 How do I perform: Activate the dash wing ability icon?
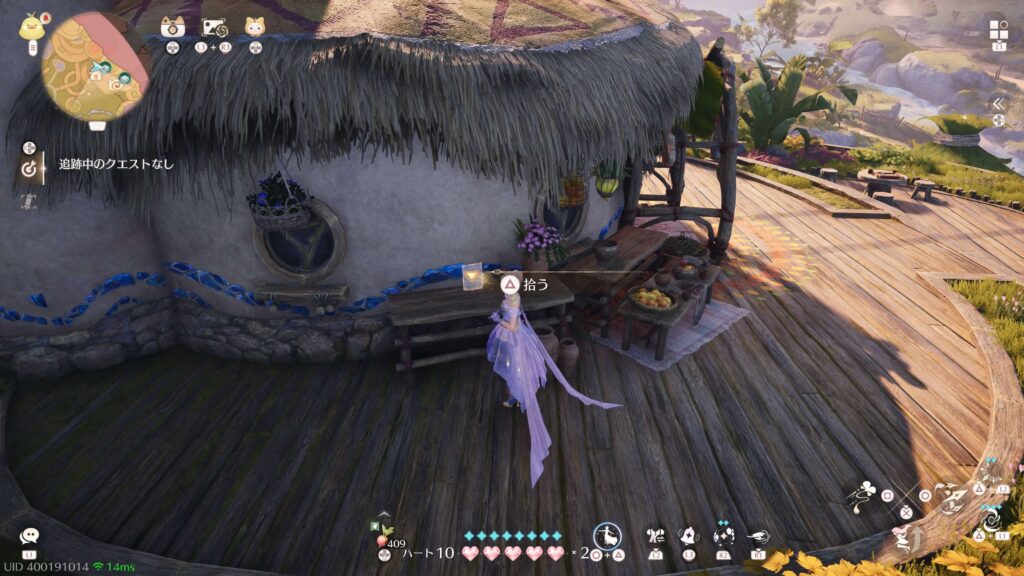[x=758, y=536]
